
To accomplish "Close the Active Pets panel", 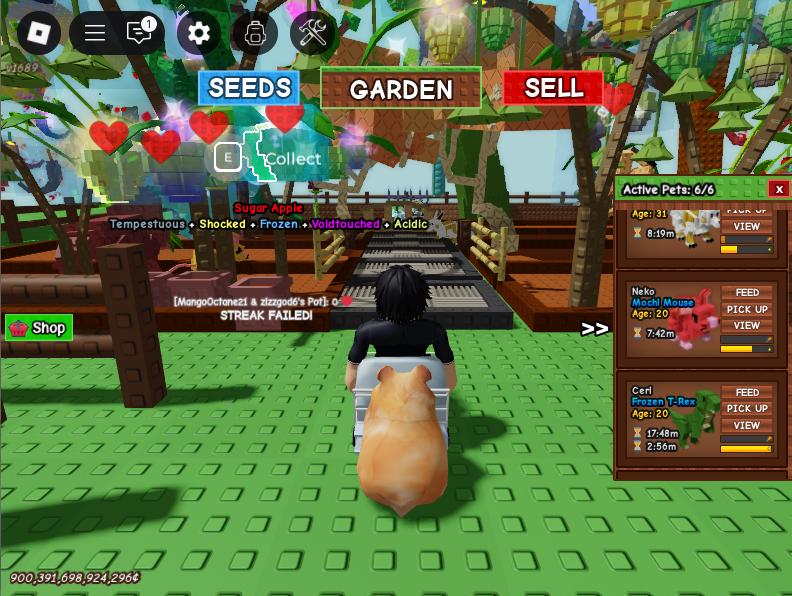I will (x=778, y=189).
